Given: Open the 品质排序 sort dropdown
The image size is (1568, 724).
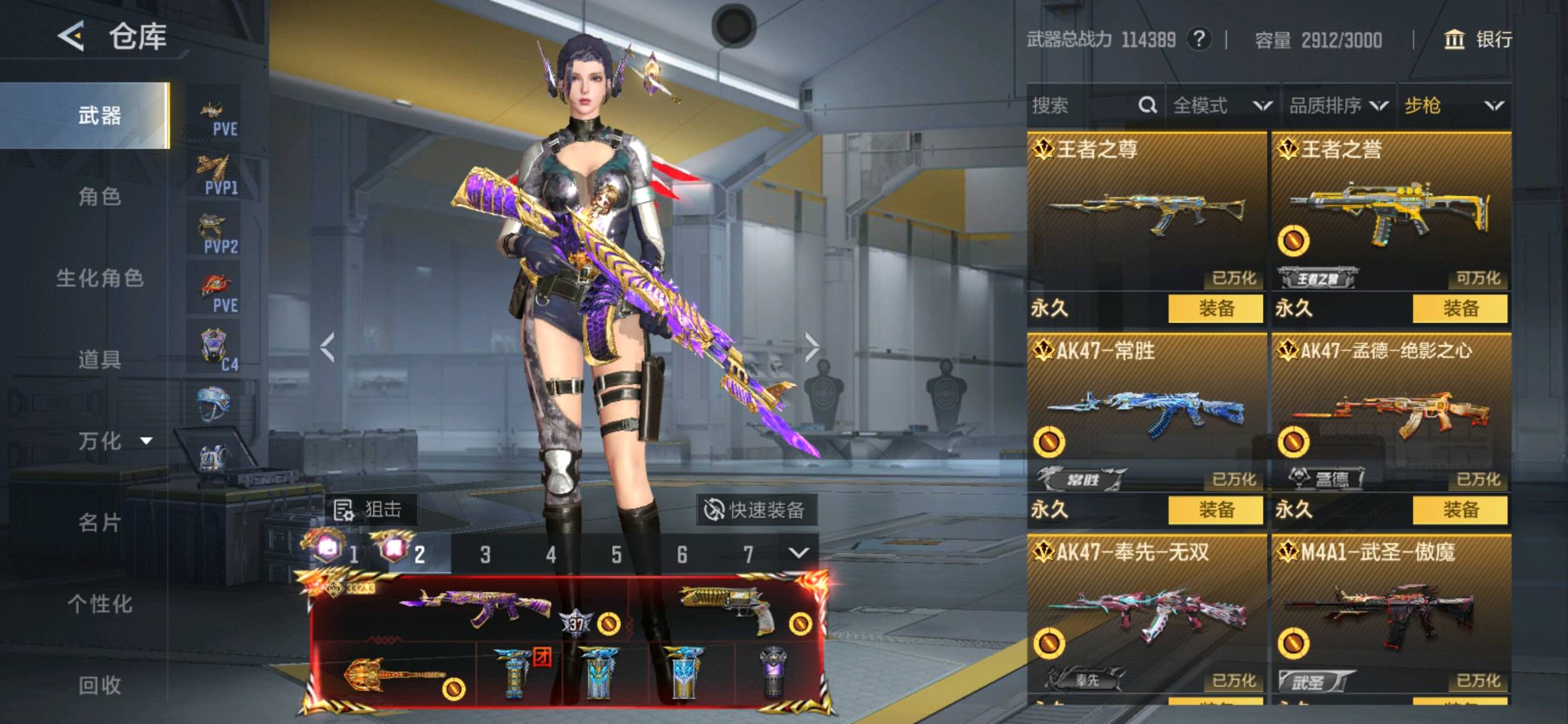Looking at the screenshot, I should click(x=1337, y=105).
